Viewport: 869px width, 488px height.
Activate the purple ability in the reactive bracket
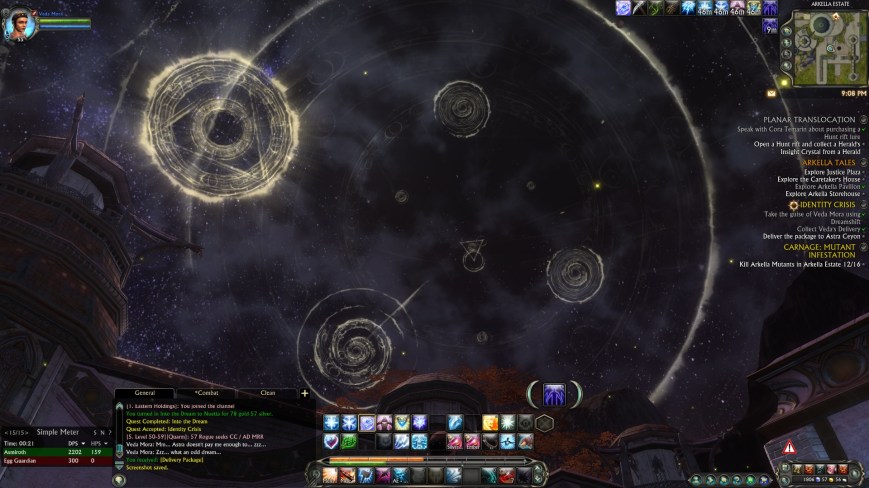(x=553, y=394)
